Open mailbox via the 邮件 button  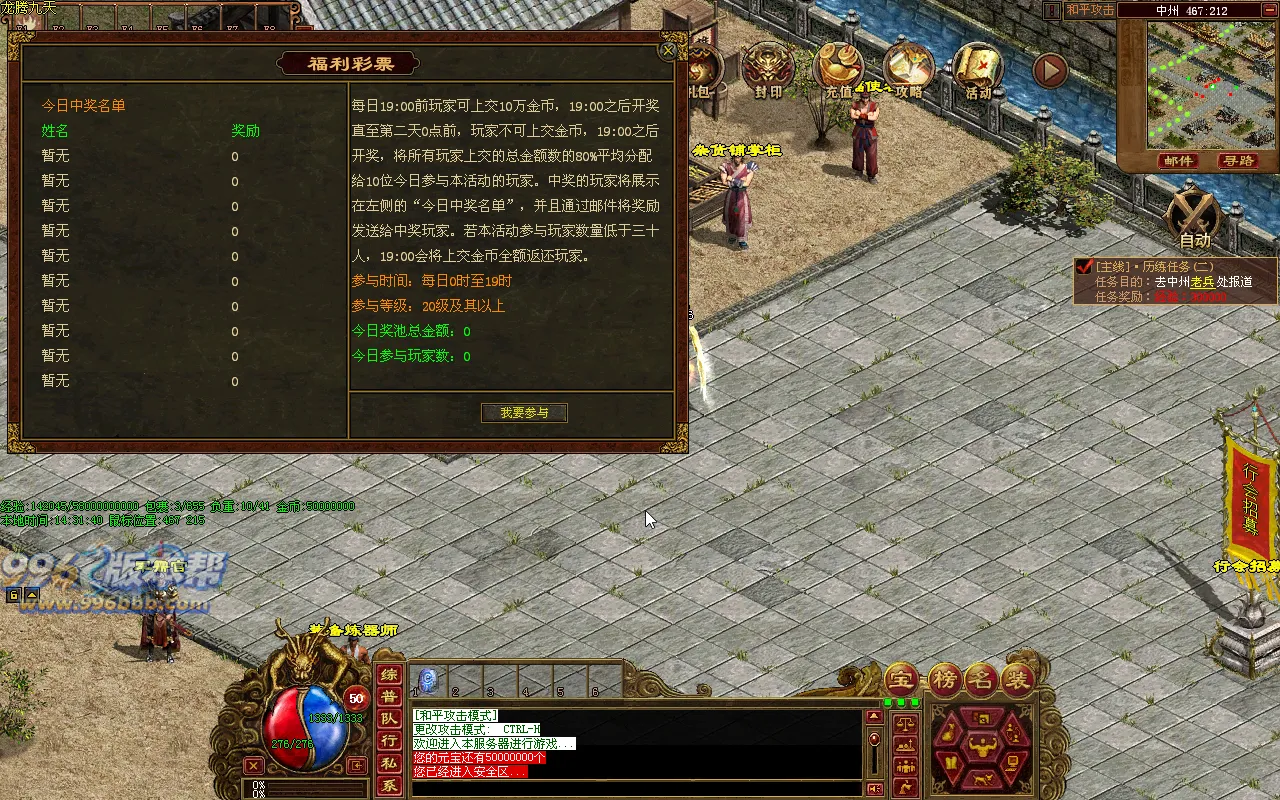pyautogui.click(x=1178, y=160)
